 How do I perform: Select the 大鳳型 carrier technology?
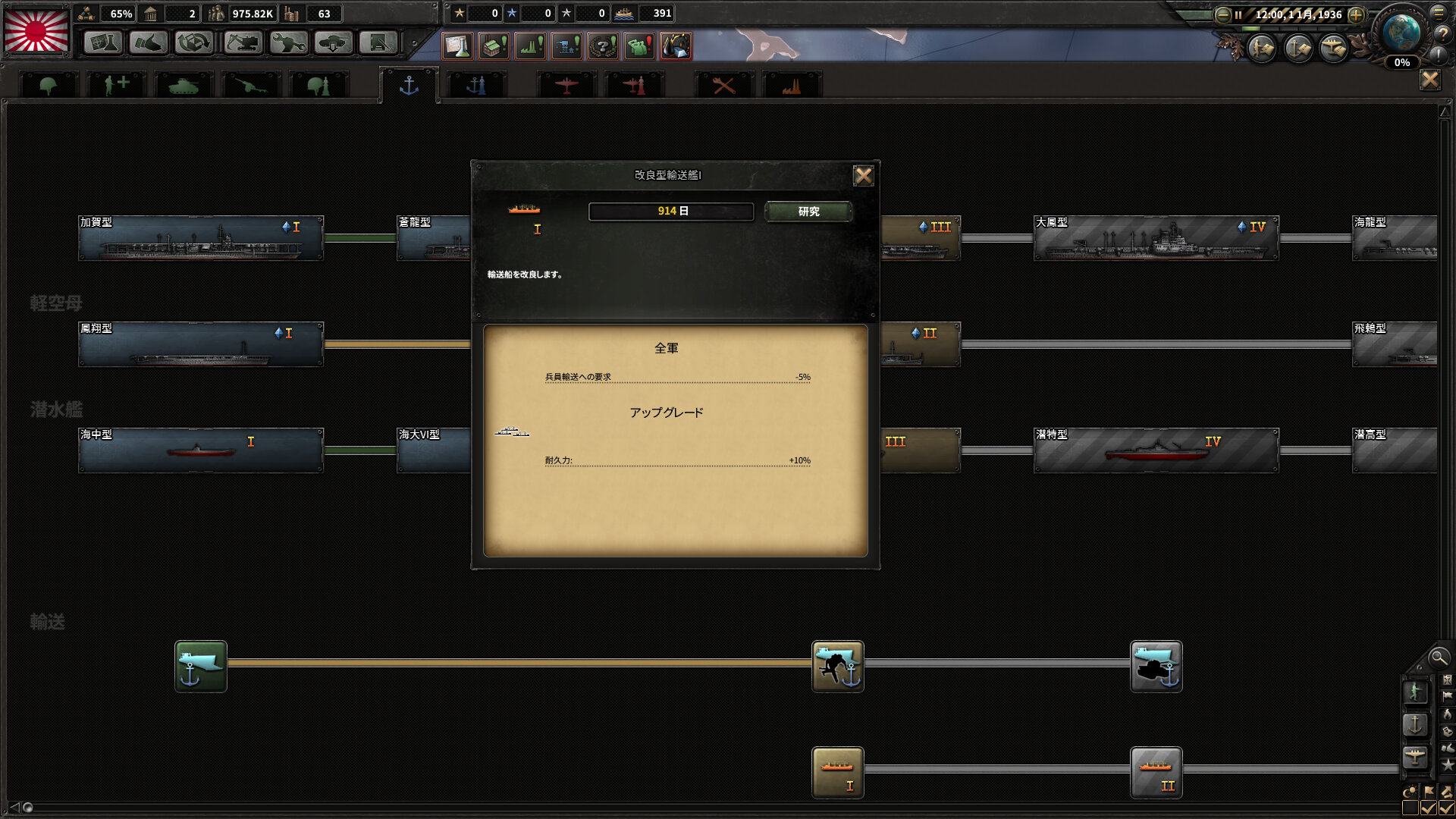coord(1156,238)
